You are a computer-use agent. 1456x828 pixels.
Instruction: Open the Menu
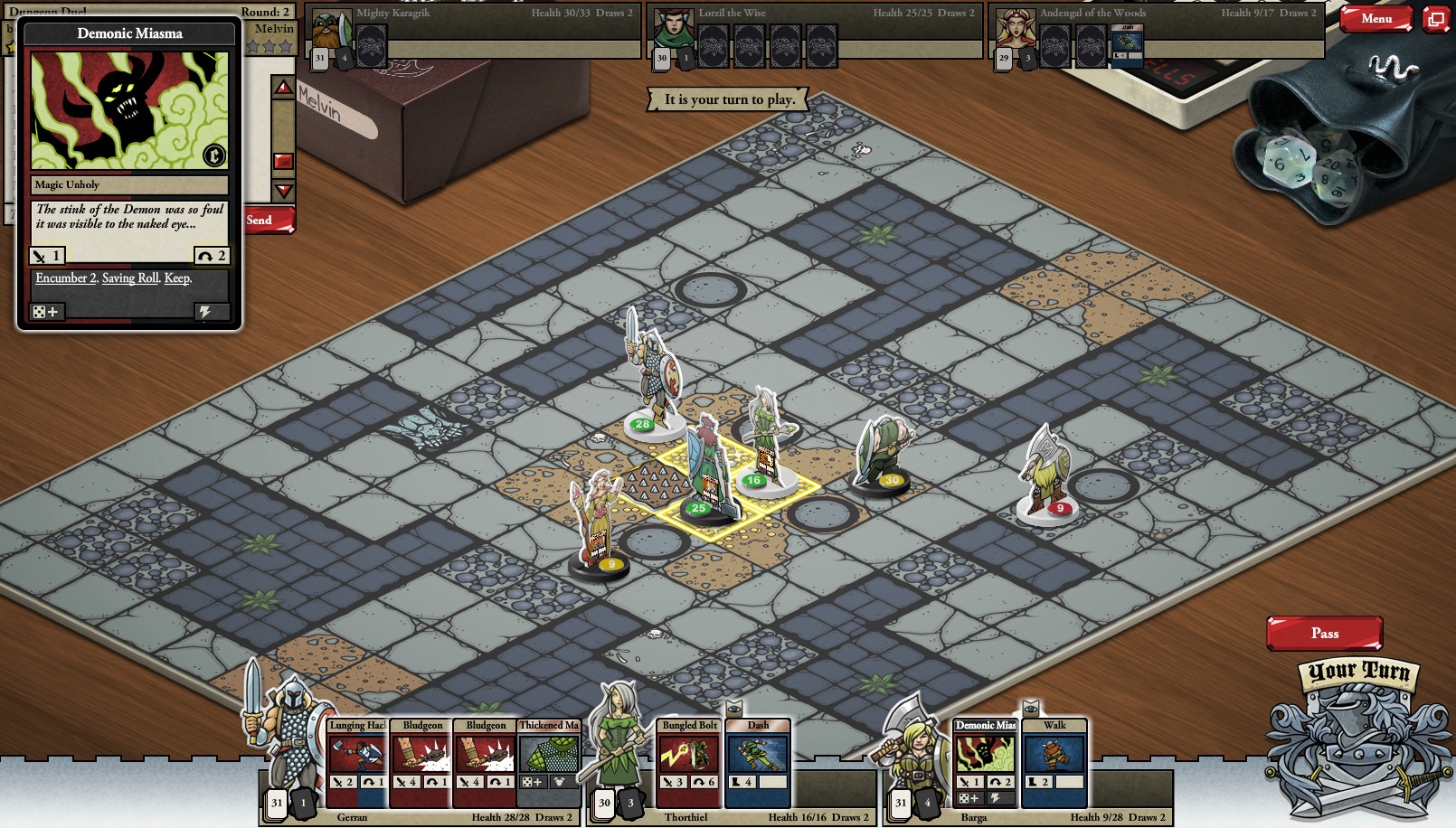coord(1376,17)
